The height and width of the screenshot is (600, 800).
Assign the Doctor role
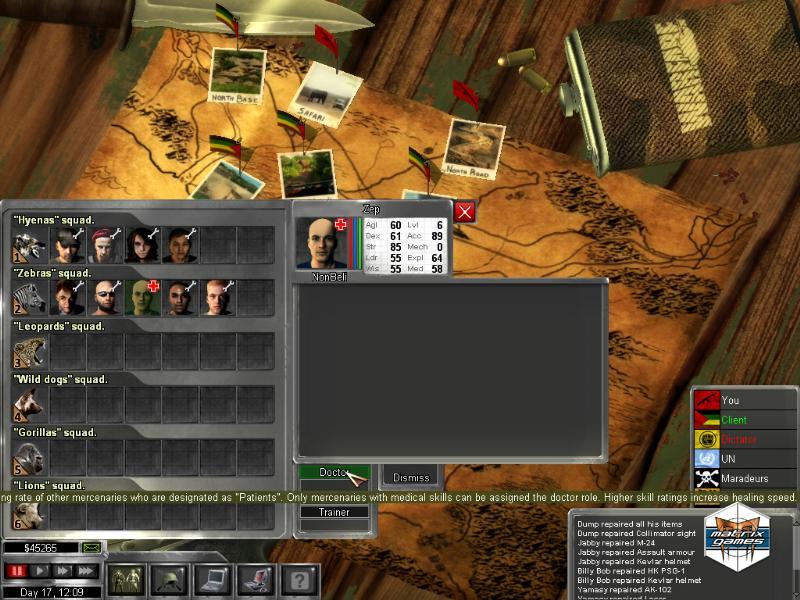point(334,472)
